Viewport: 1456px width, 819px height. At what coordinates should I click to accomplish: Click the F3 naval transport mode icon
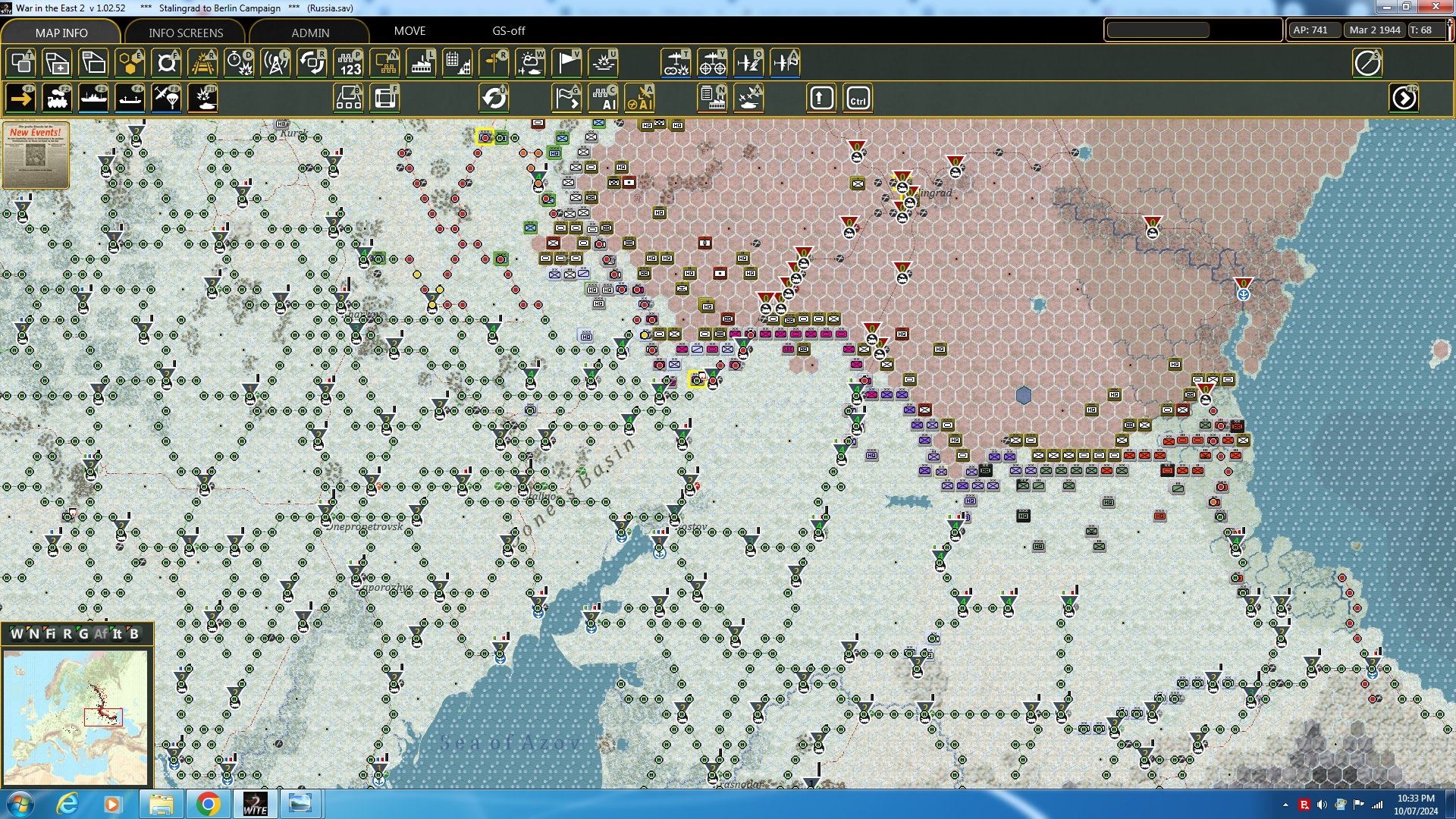click(94, 98)
